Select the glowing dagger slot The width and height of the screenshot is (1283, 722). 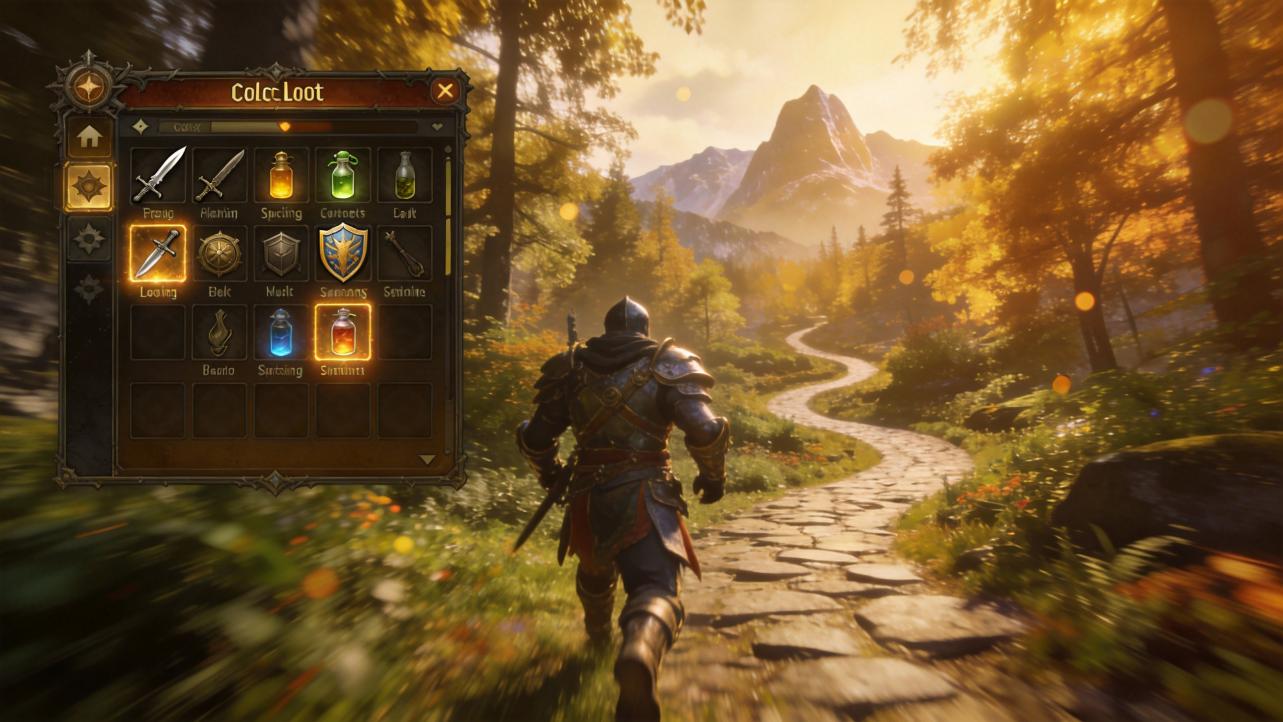coord(158,253)
